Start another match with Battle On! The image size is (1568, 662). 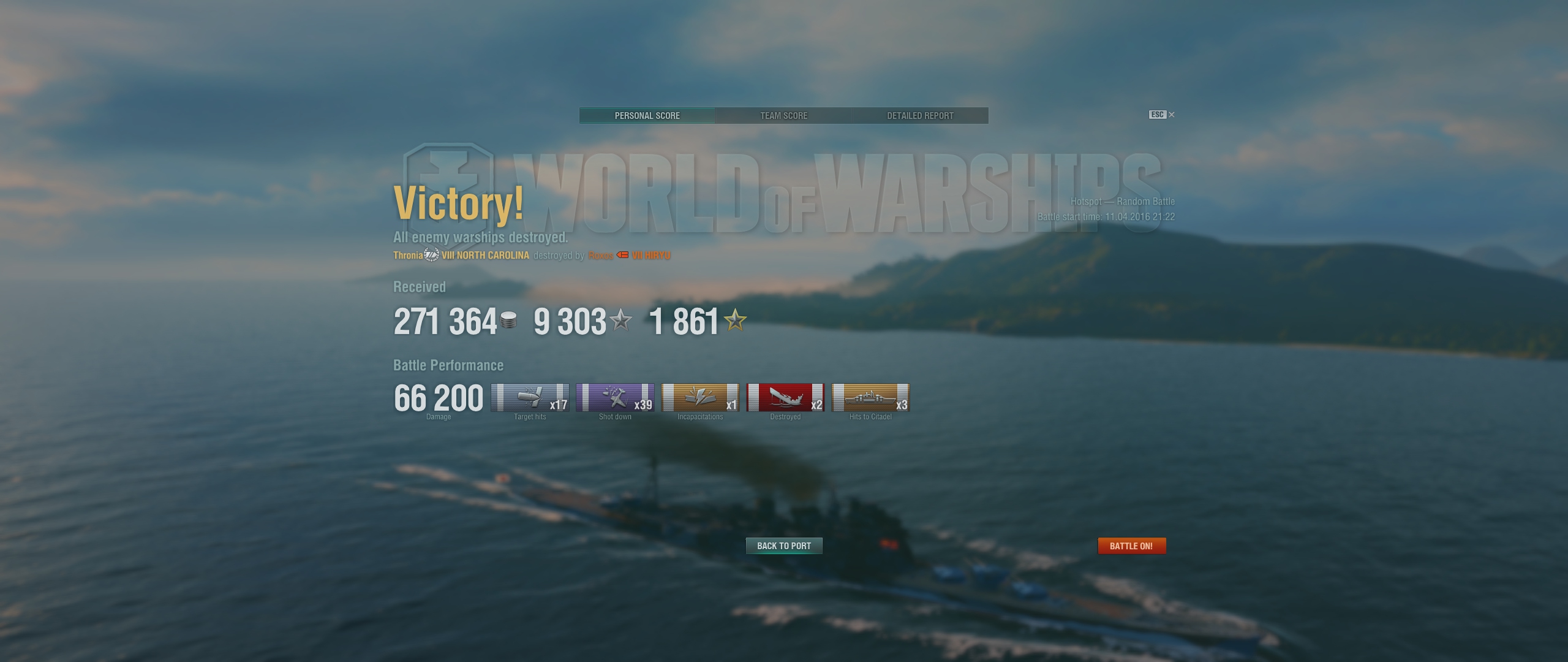tap(1131, 546)
